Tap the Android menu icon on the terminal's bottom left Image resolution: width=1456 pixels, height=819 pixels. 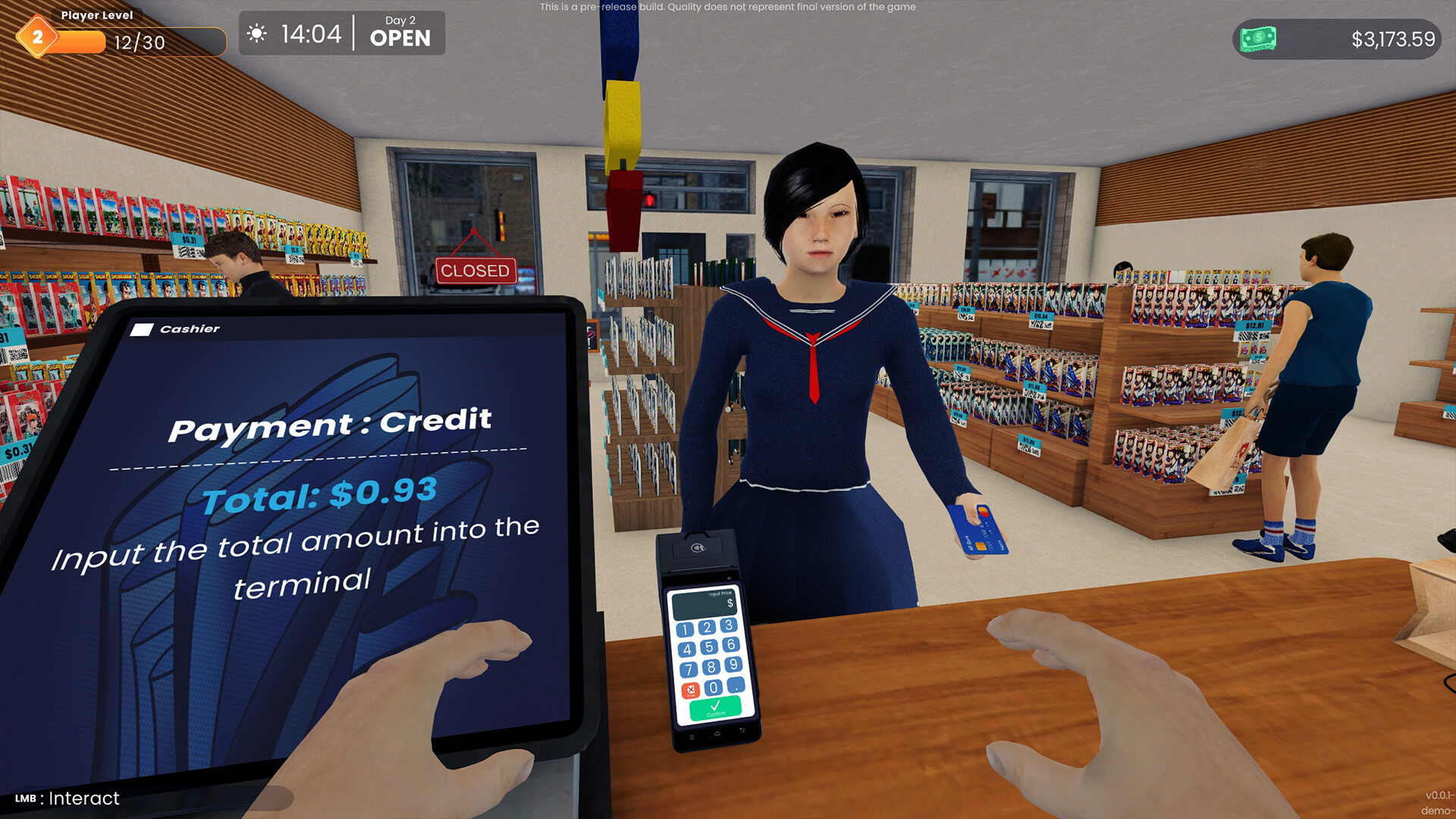pyautogui.click(x=691, y=736)
